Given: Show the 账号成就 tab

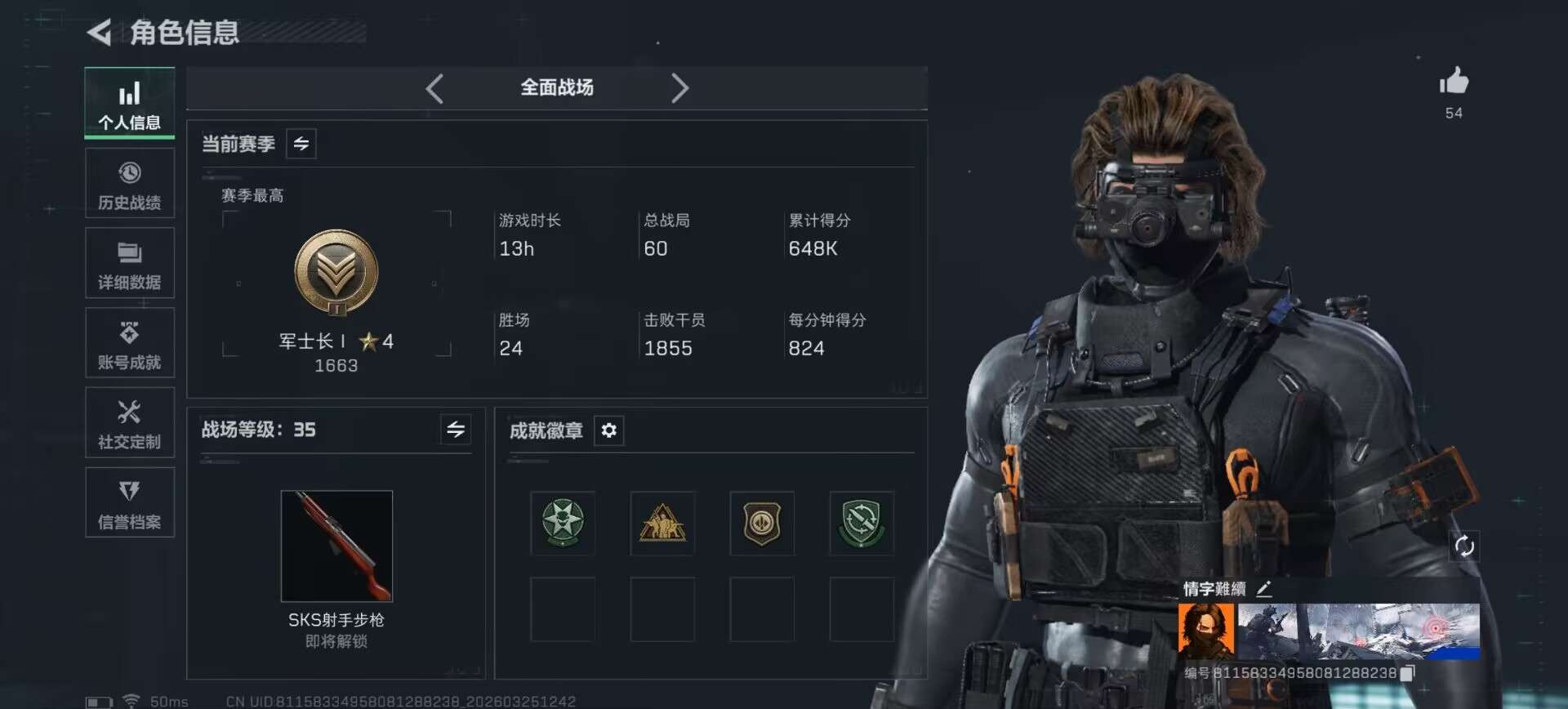Looking at the screenshot, I should coord(130,343).
